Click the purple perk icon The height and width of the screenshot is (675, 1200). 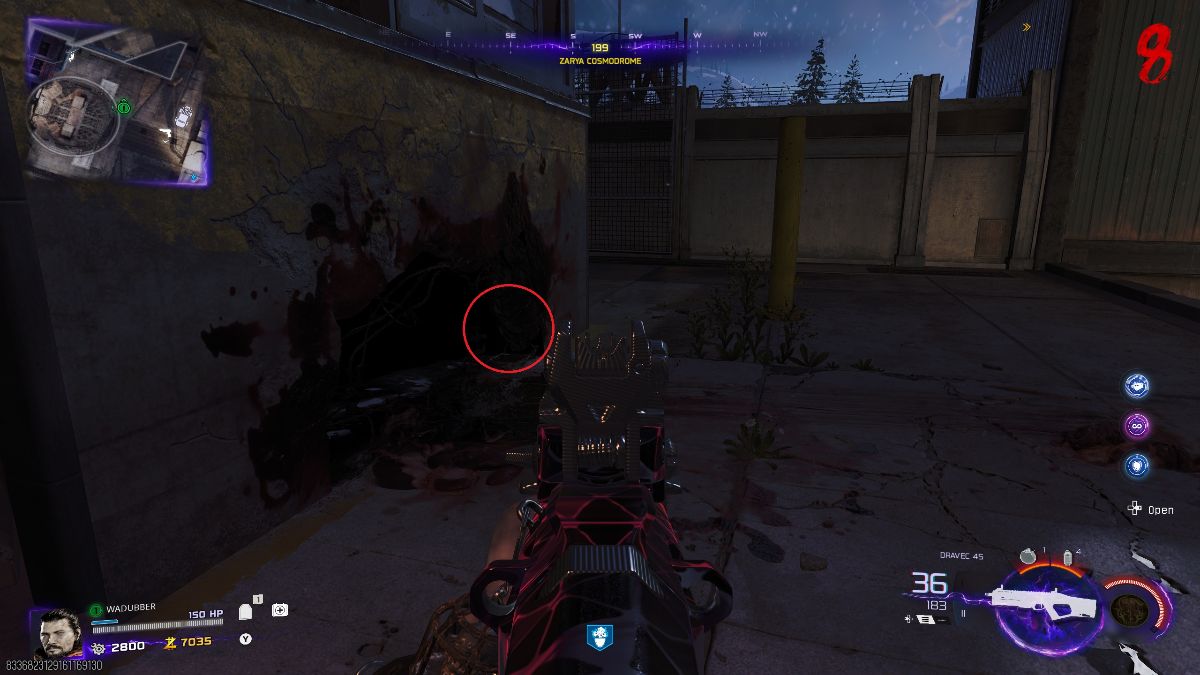click(1136, 425)
